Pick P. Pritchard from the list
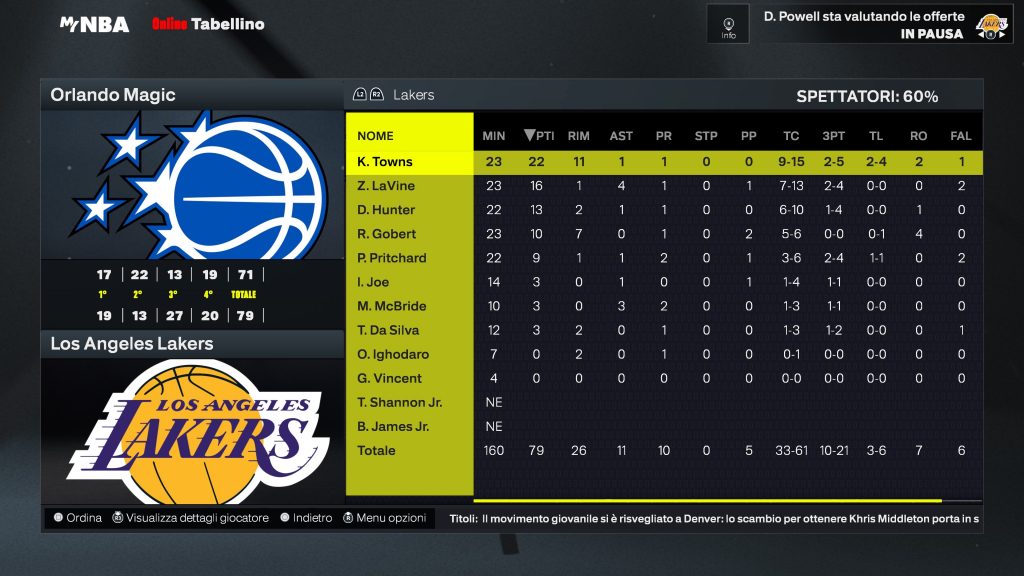The image size is (1024, 576). [392, 258]
